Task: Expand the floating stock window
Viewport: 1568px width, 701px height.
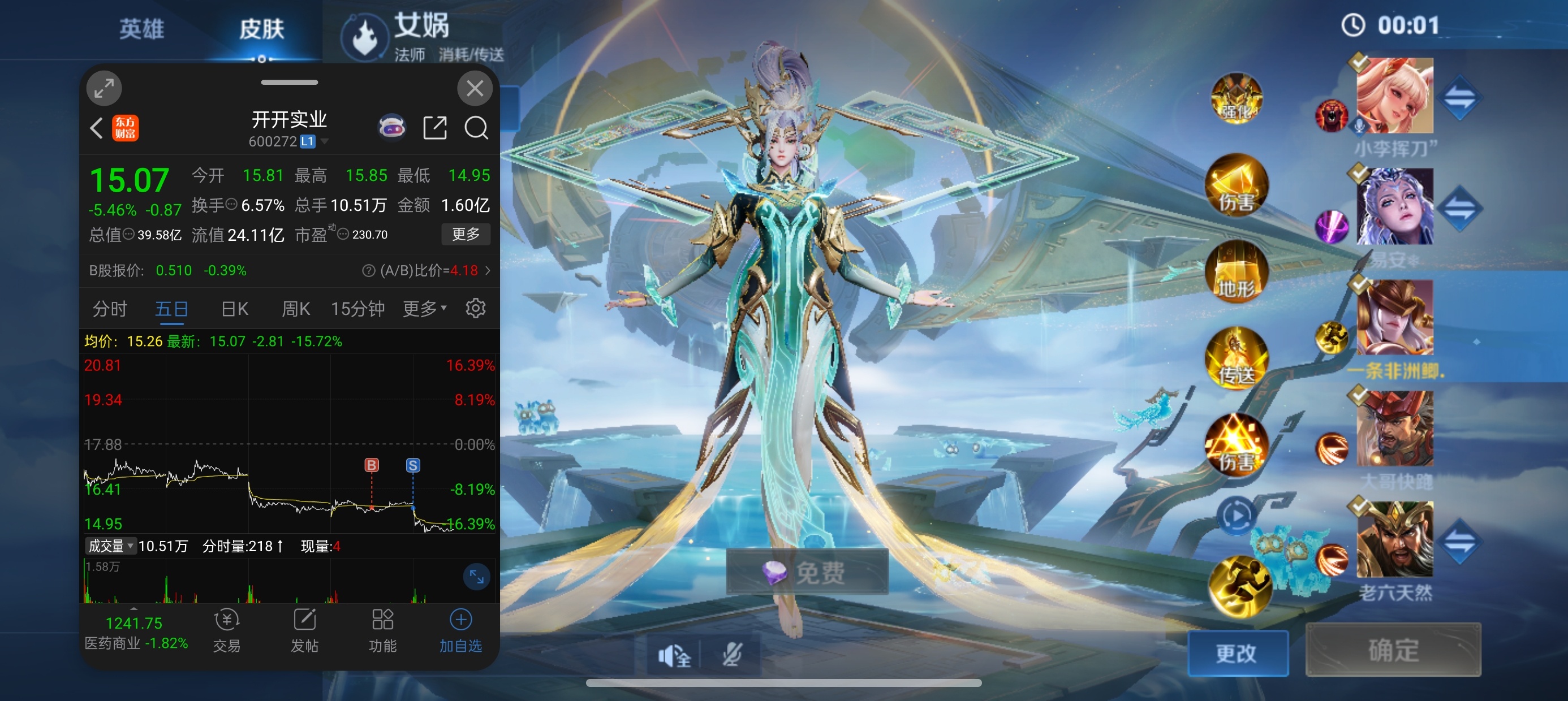Action: click(104, 89)
